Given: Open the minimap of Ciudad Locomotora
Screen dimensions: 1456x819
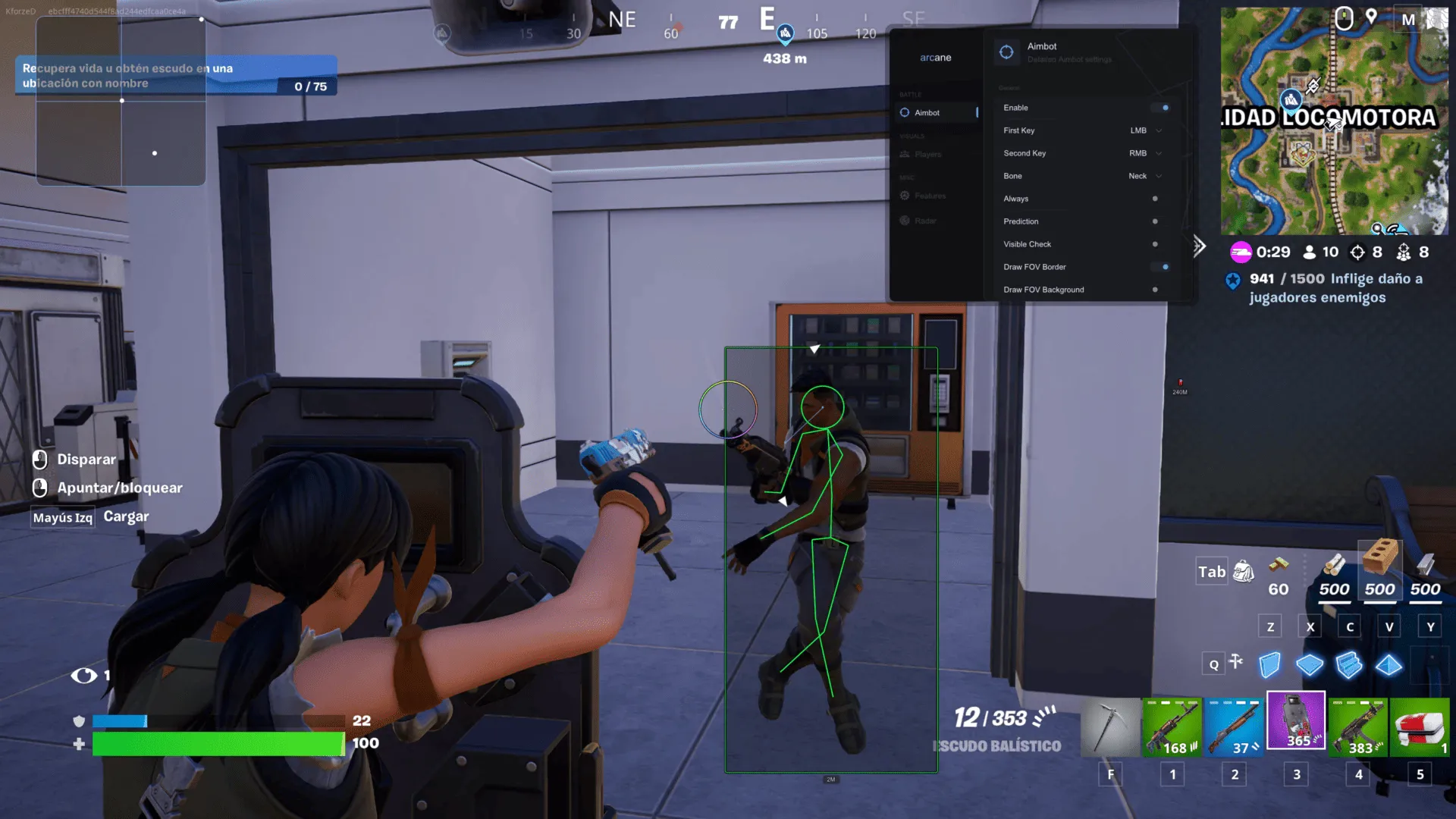Looking at the screenshot, I should coord(1333,121).
